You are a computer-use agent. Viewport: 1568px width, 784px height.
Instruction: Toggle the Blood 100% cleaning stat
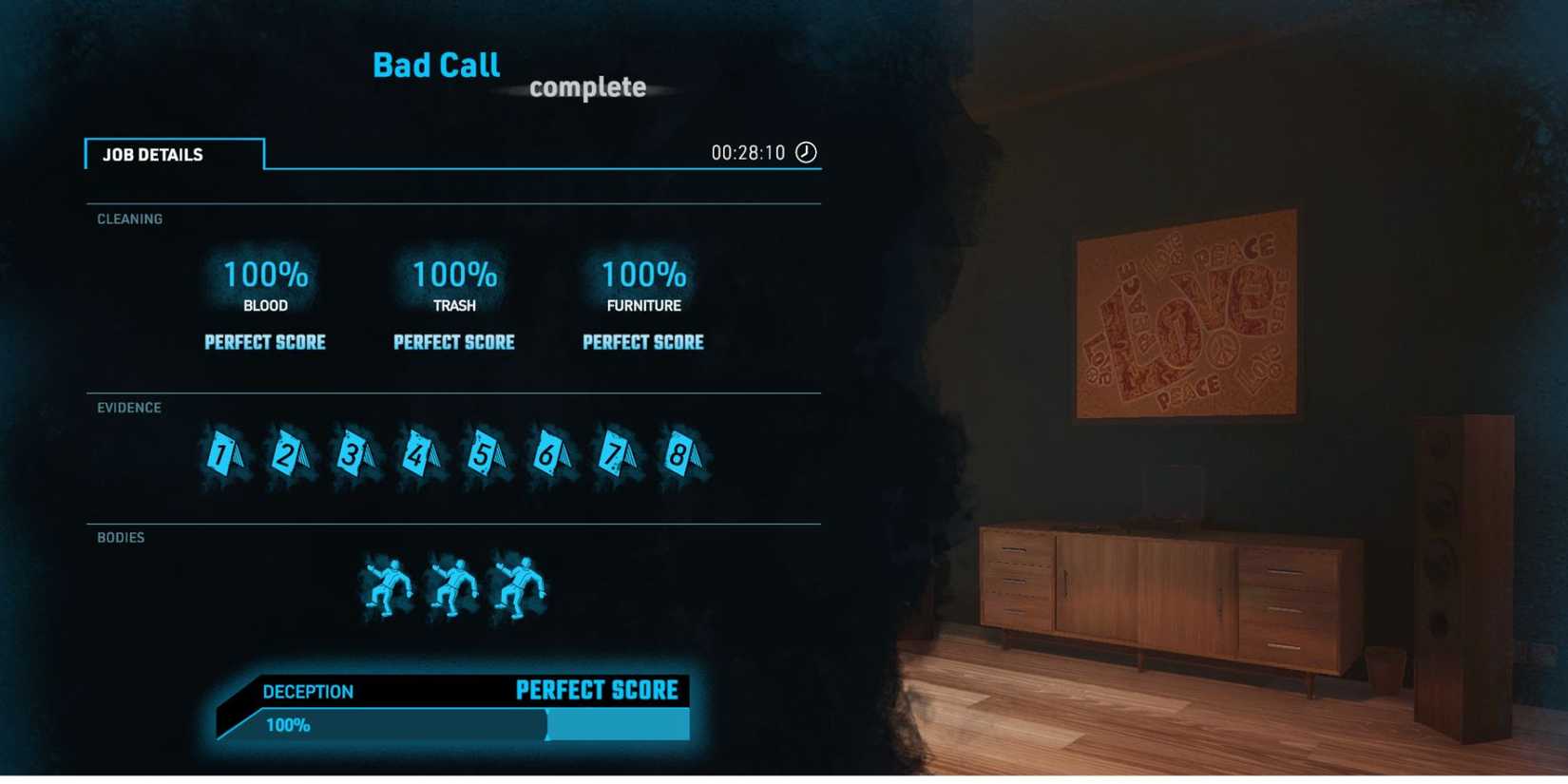(265, 276)
